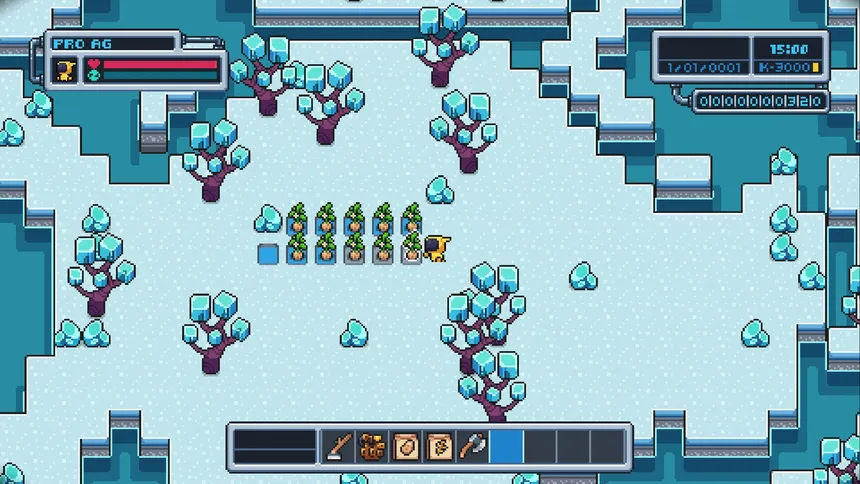Choose the wheat seed packet slot

point(439,445)
